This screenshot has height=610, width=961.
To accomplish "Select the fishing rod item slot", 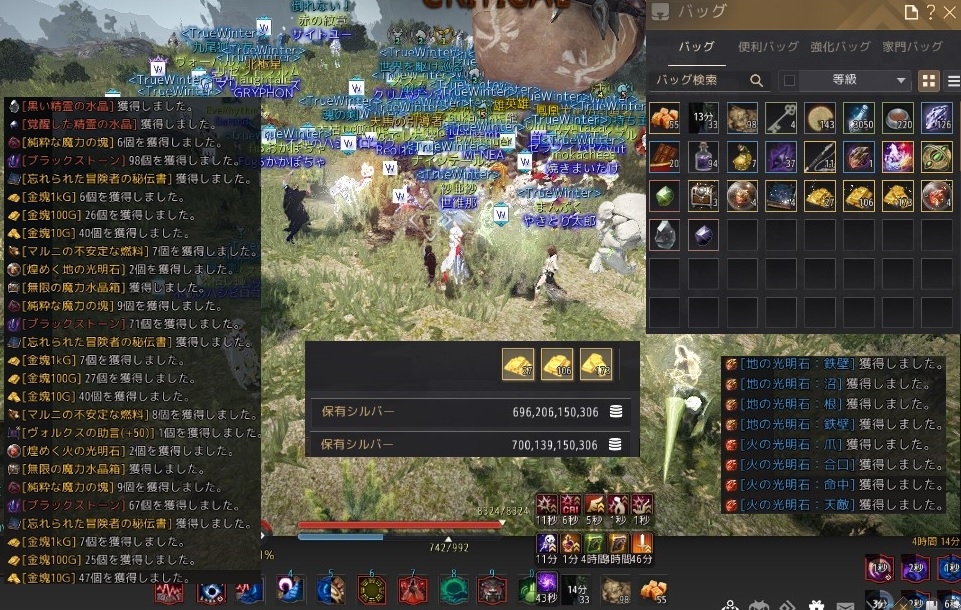I will click(820, 156).
